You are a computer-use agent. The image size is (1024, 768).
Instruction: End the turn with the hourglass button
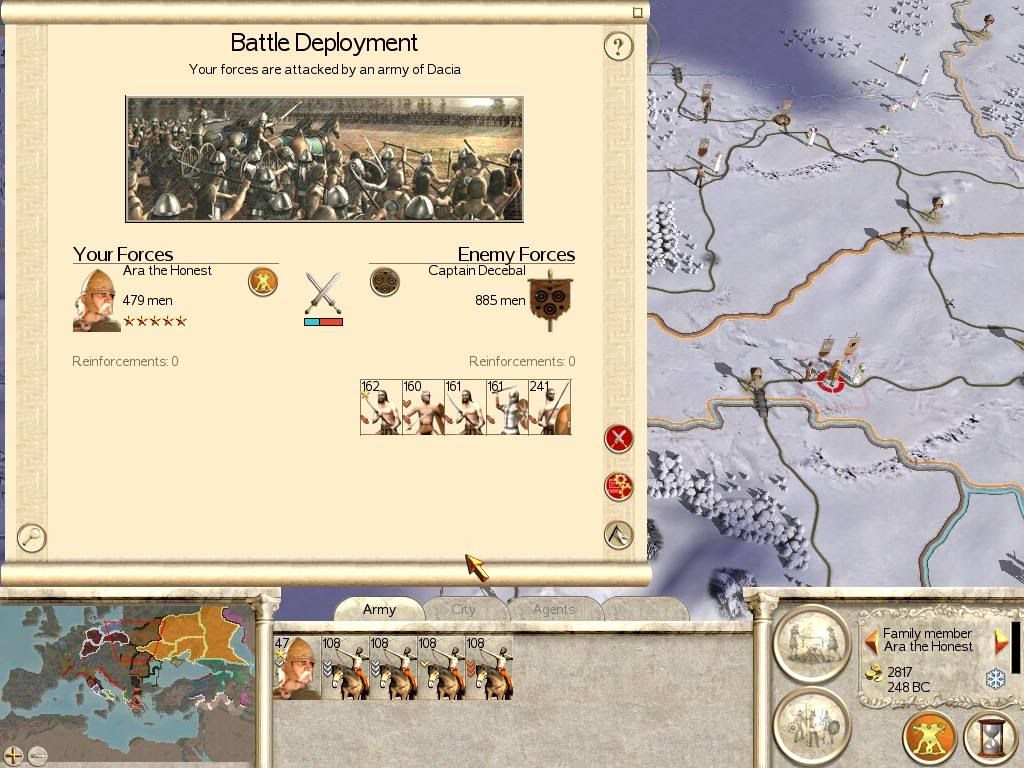click(x=989, y=739)
